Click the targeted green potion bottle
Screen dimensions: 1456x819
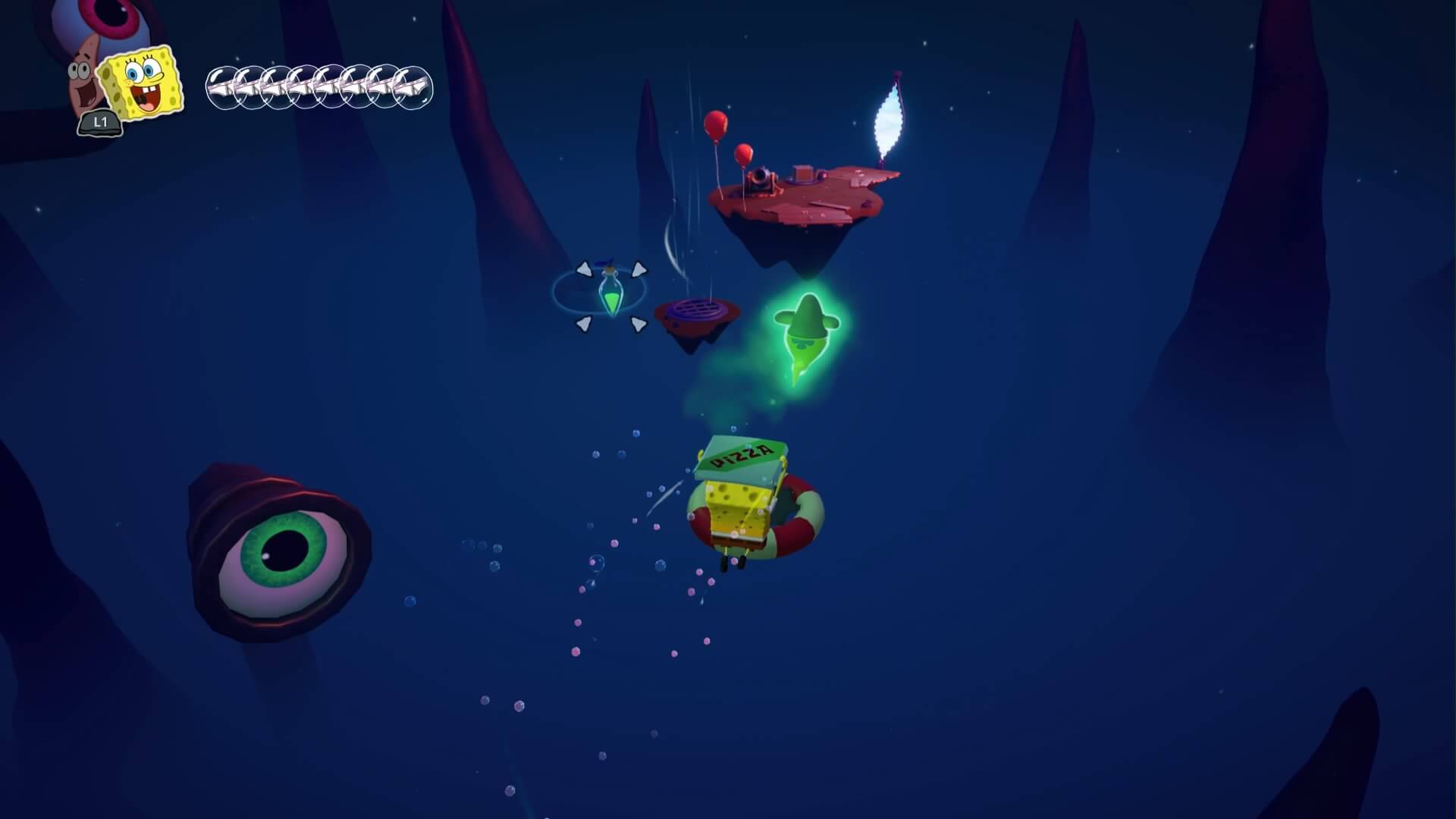pyautogui.click(x=610, y=295)
